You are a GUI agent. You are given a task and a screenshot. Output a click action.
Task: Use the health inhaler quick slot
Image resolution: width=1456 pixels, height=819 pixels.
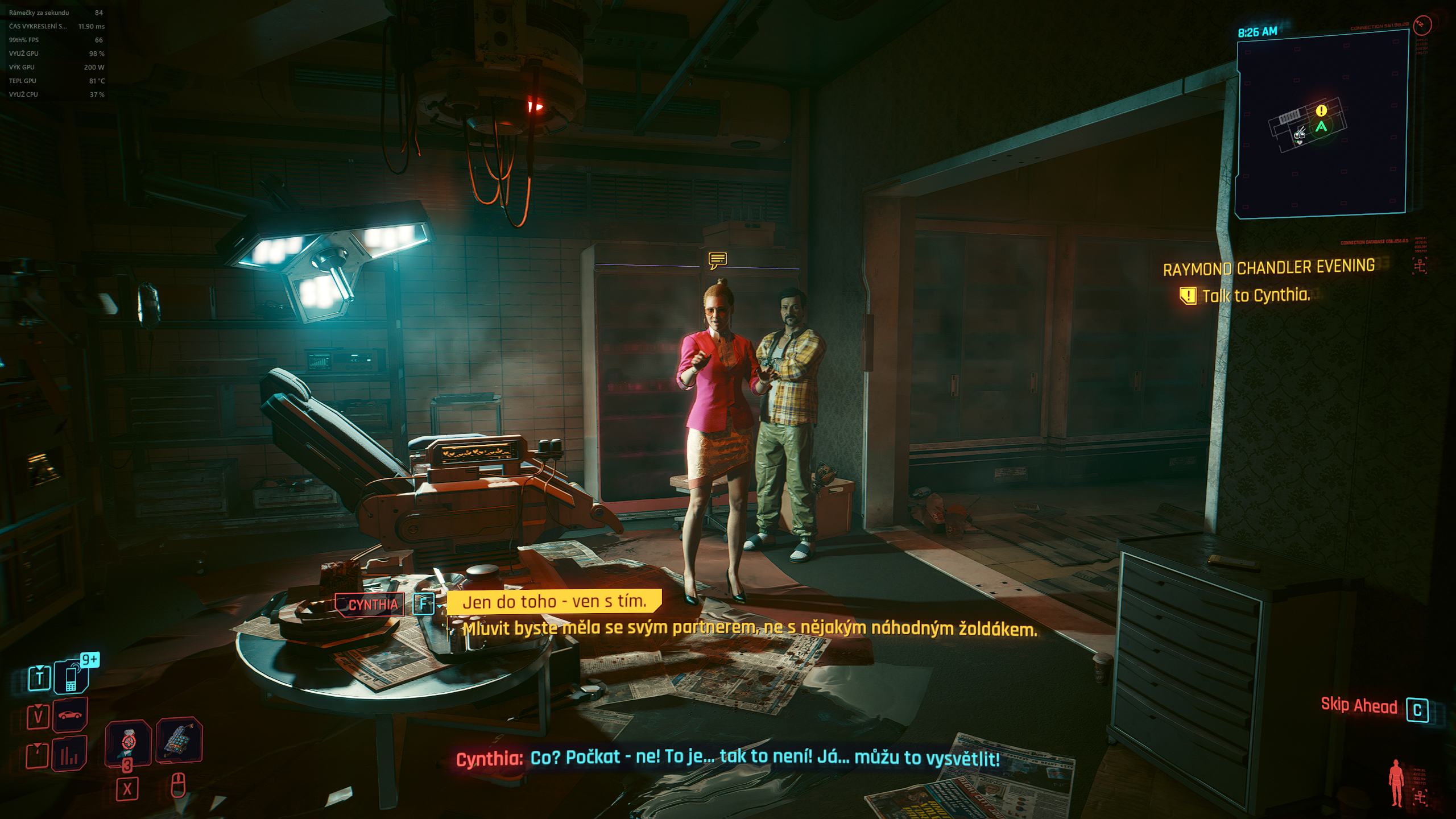point(129,742)
